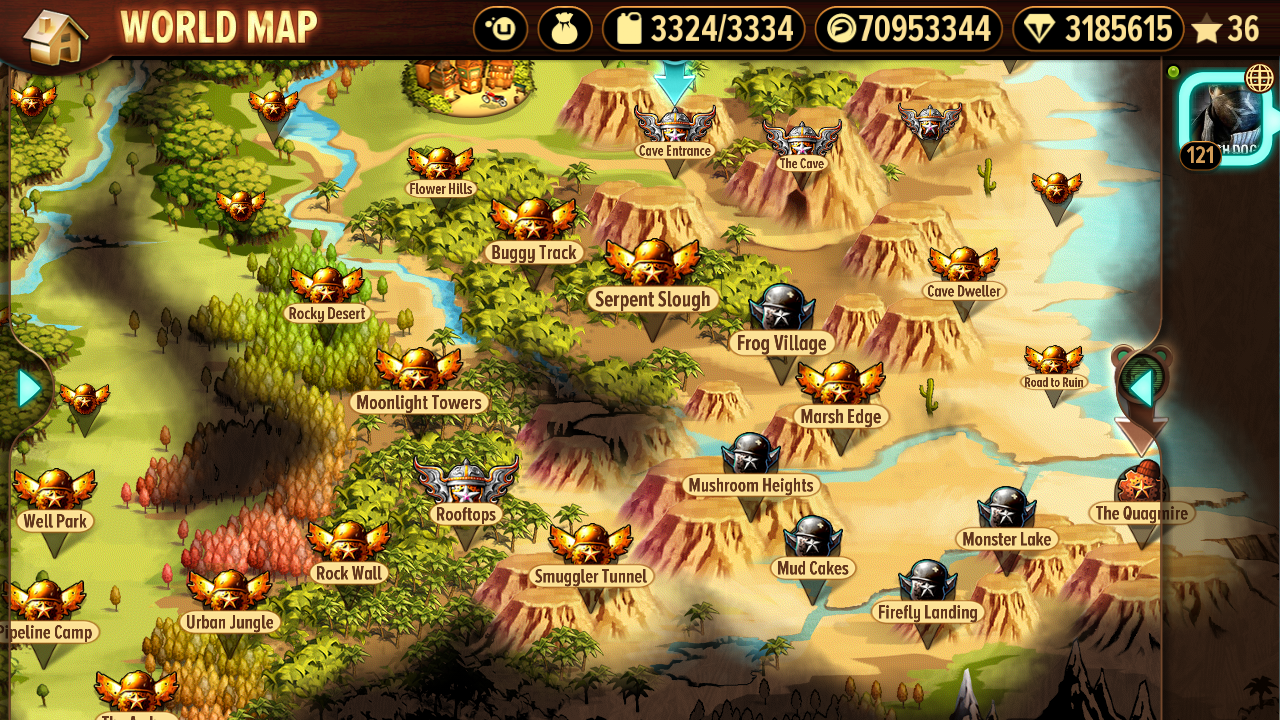Go back home via the house icon
This screenshot has width=1280, height=720.
[54, 36]
